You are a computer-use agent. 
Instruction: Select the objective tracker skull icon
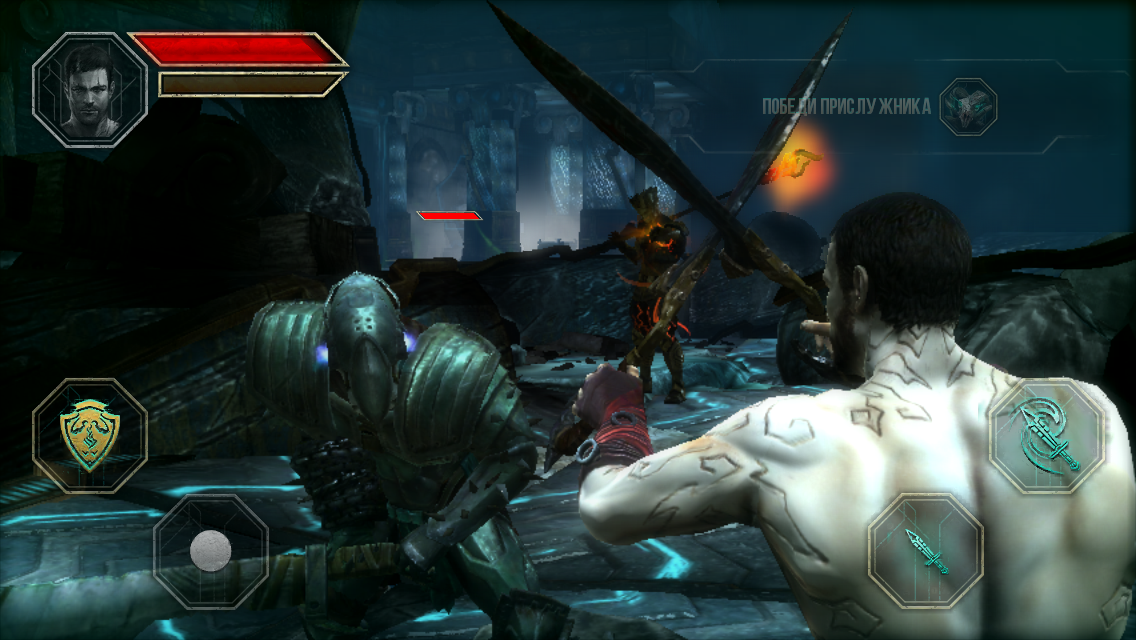click(968, 107)
